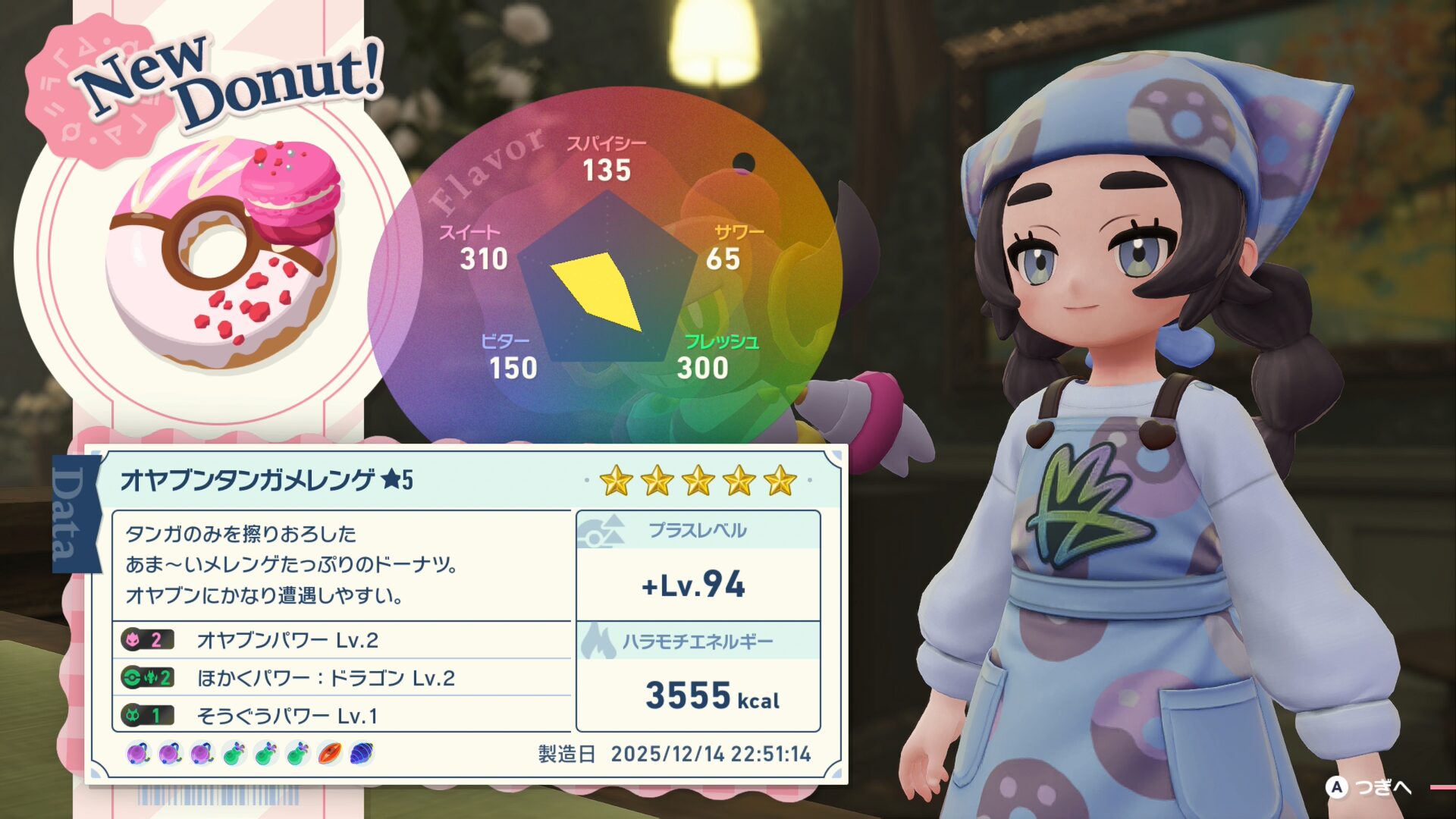1456x819 pixels.
Task: Select the ほかくパワー：ドラゴン Lv.2 row
Action: (x=341, y=677)
